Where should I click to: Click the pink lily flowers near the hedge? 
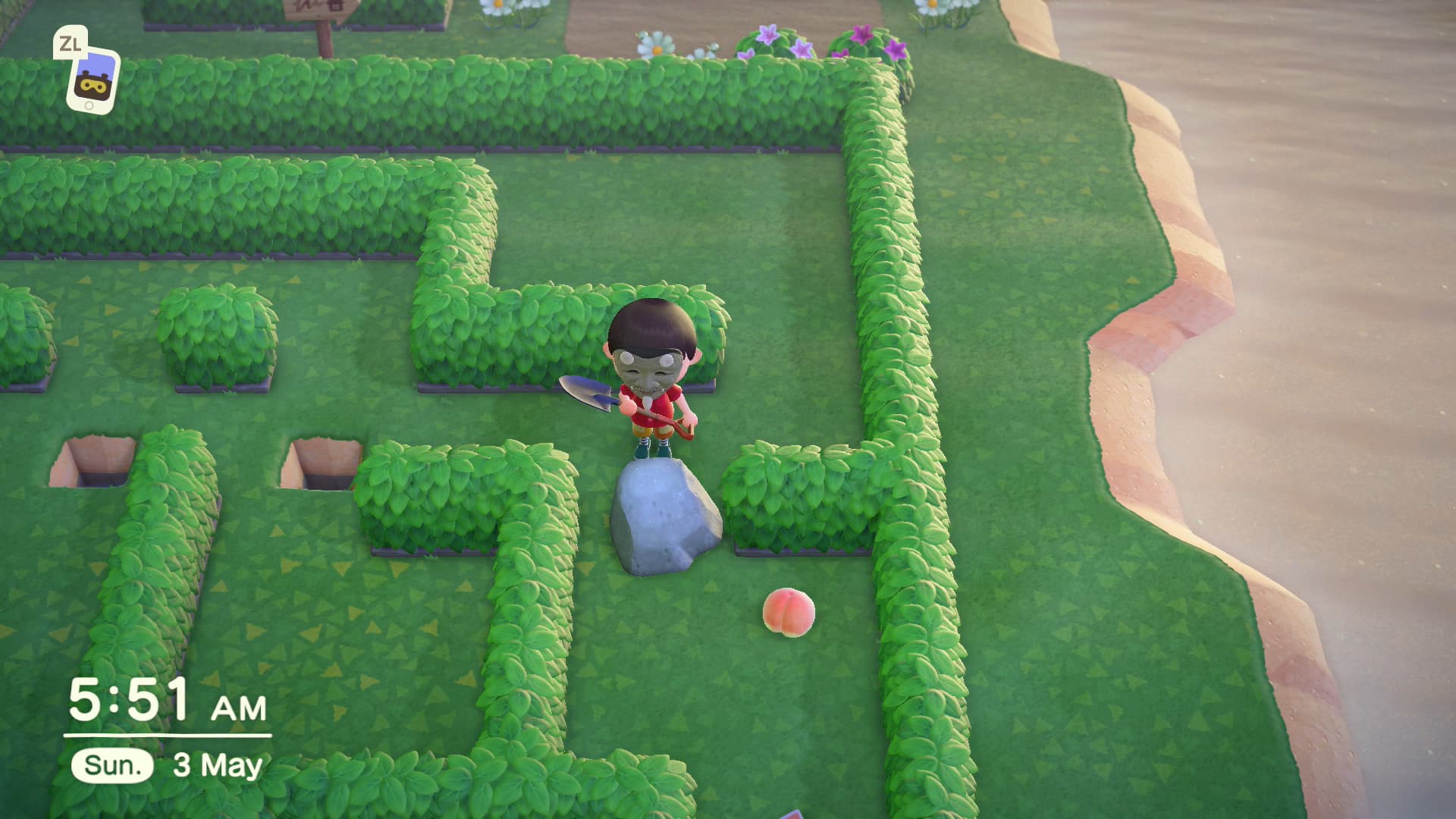[772, 35]
